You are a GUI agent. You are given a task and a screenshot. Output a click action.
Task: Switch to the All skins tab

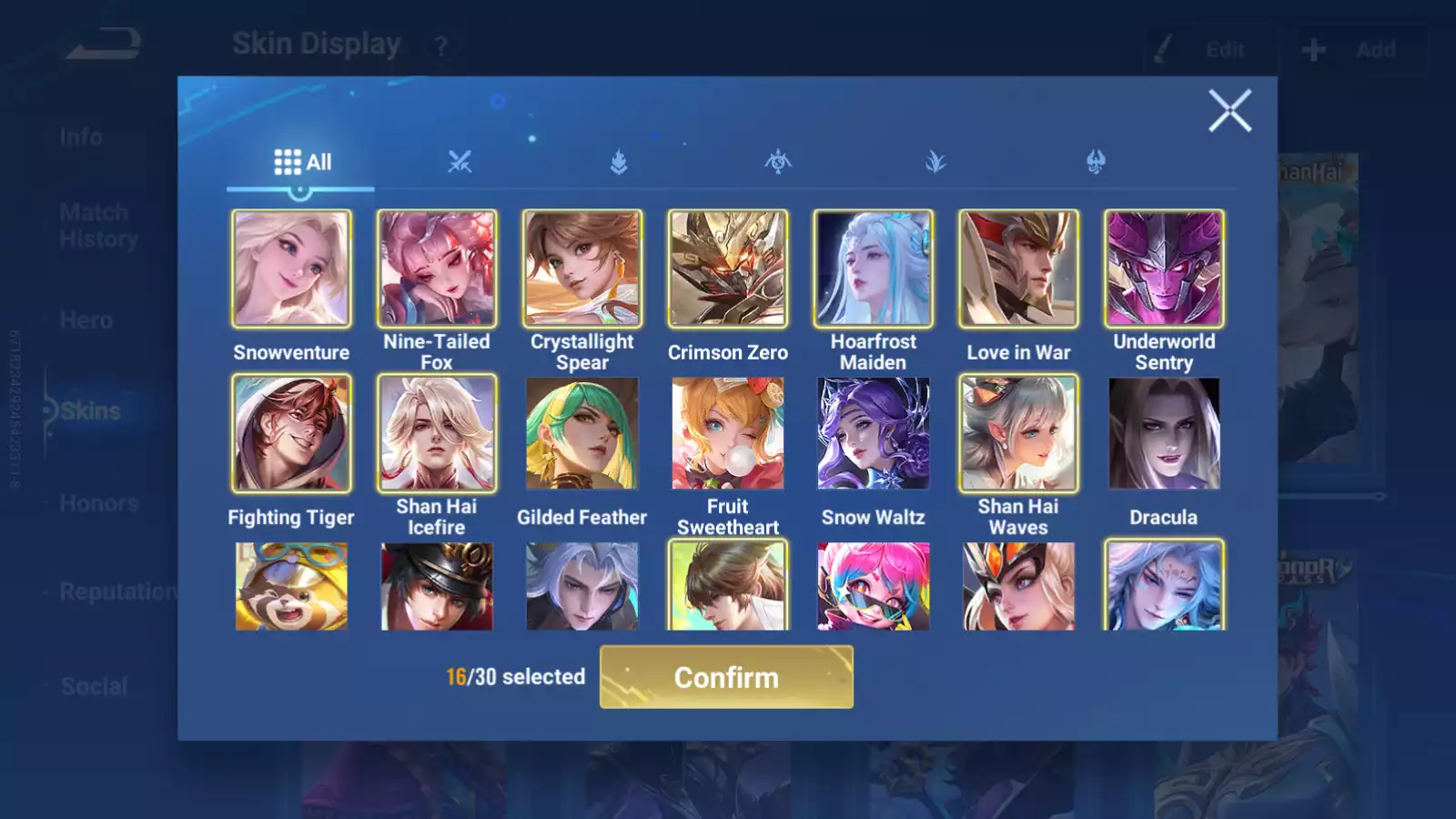point(302,162)
